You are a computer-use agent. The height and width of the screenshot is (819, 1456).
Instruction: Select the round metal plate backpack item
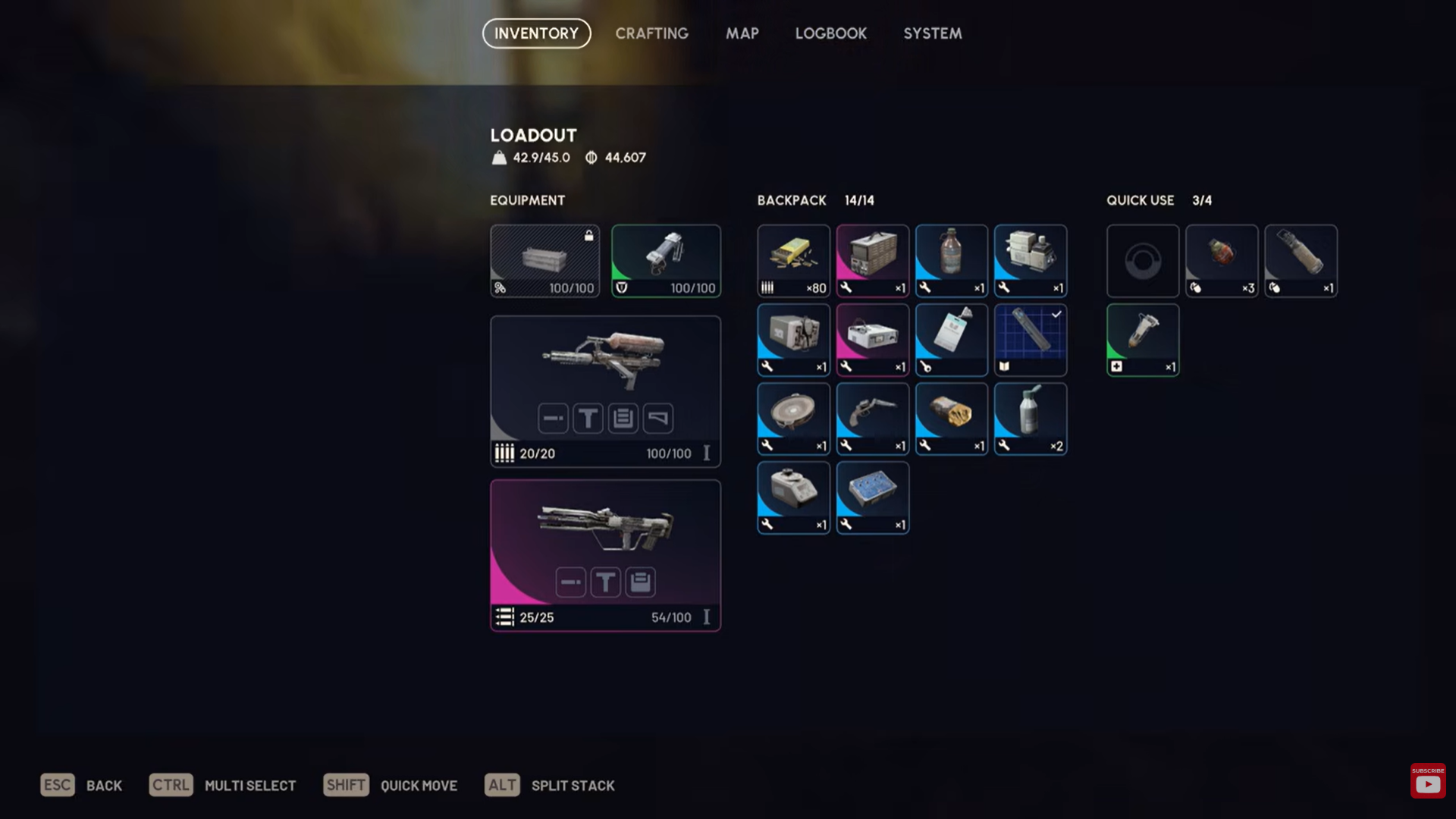(793, 419)
